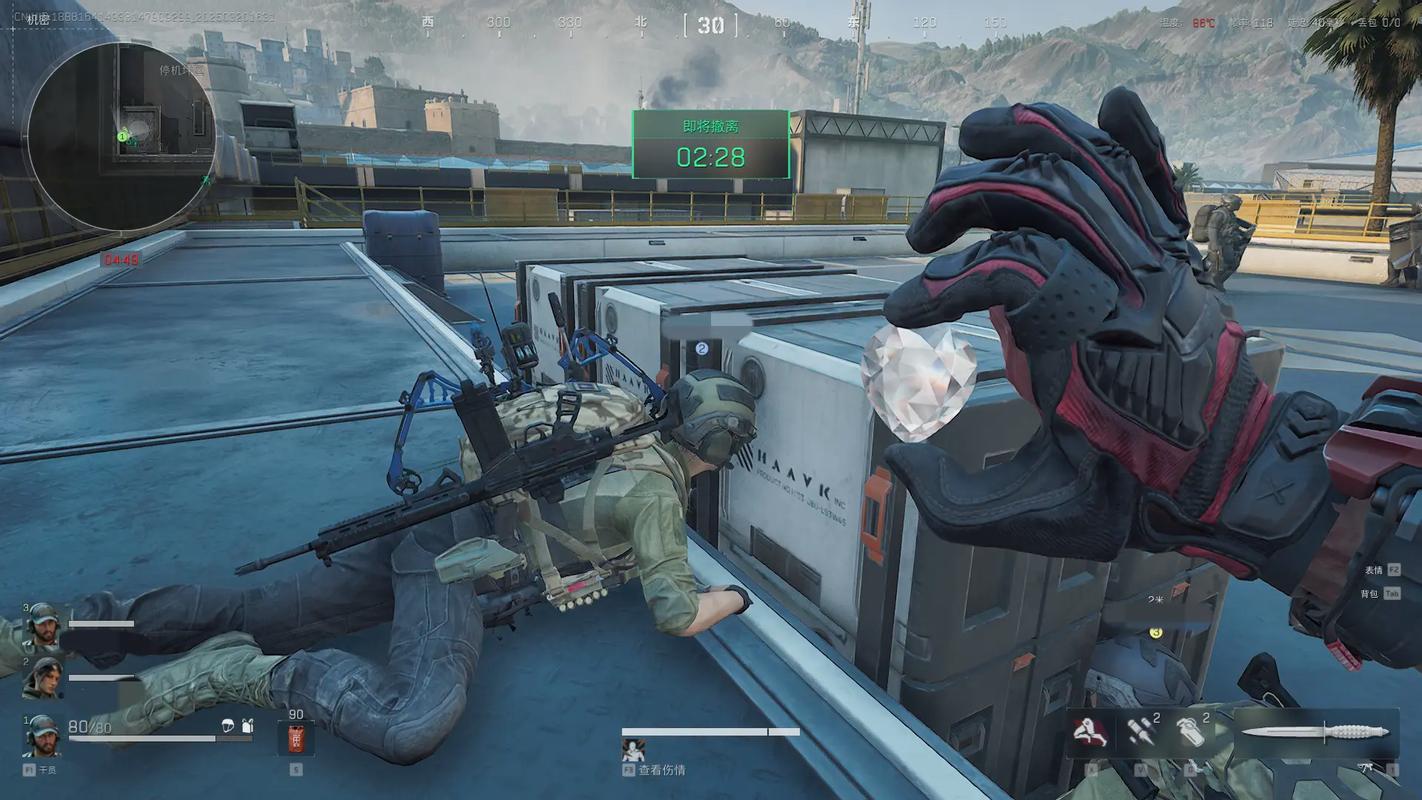Click your own player 1 portrait
This screenshot has width=1422, height=800.
click(42, 735)
